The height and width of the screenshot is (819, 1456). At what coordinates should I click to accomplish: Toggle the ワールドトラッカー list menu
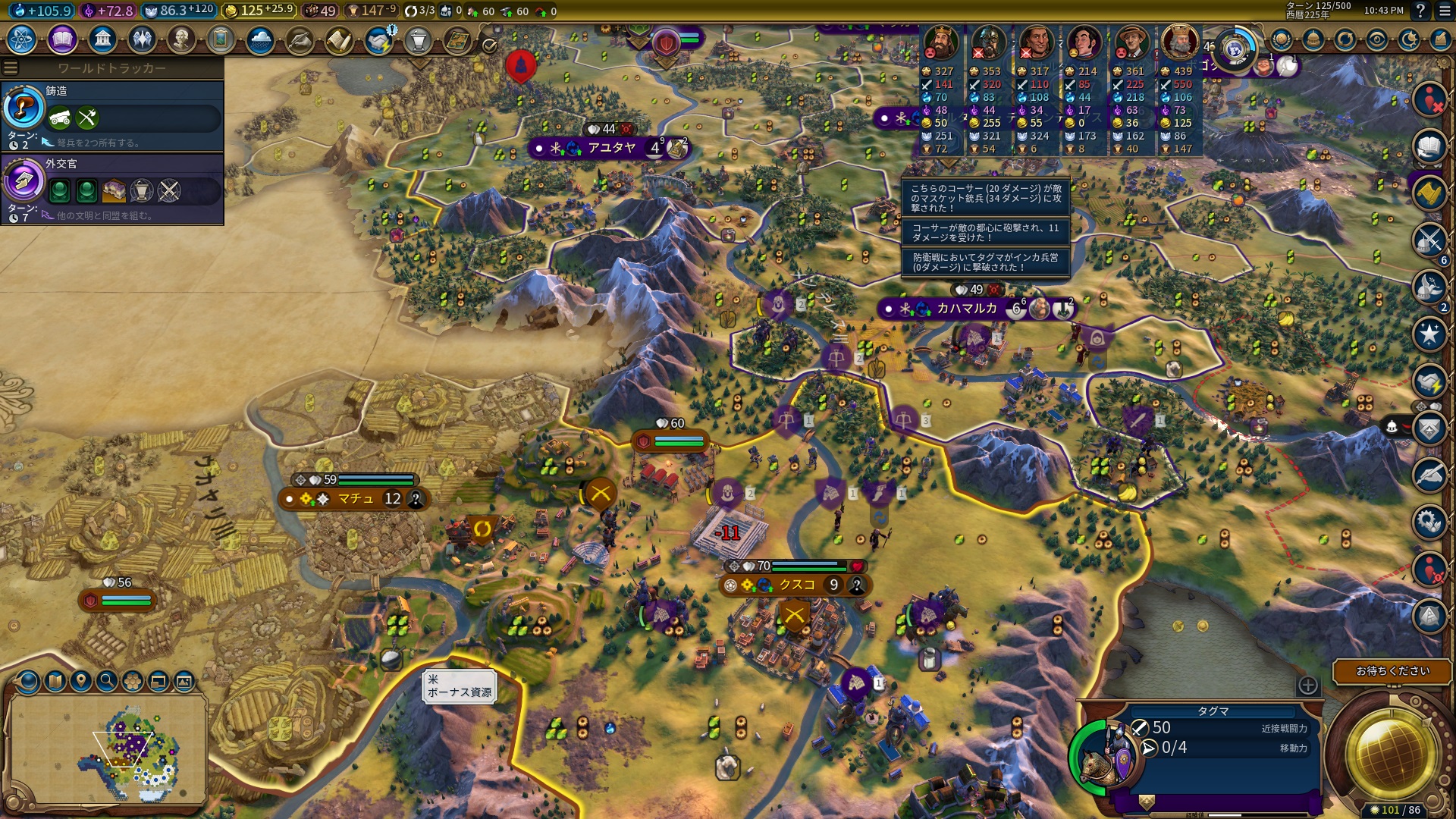pos(11,68)
